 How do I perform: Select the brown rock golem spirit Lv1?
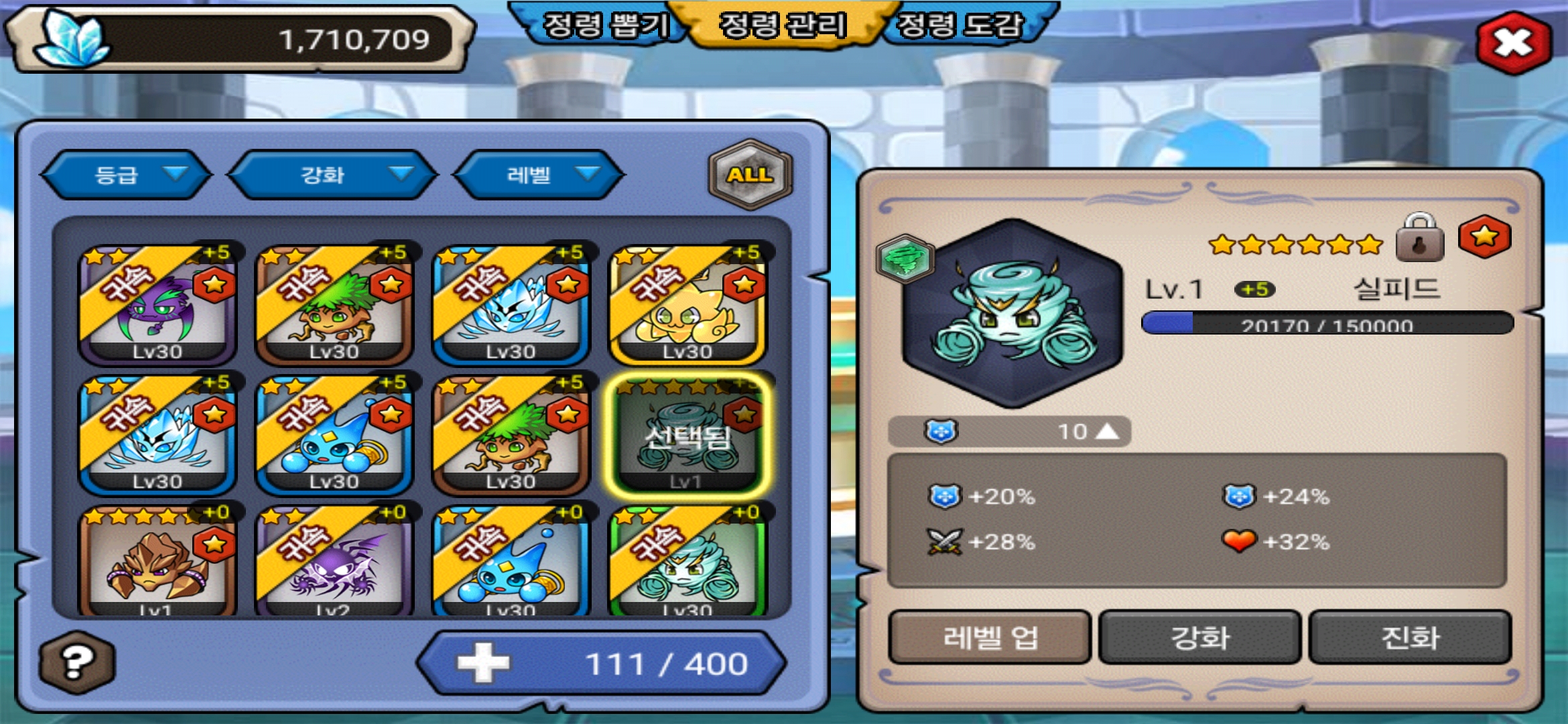pyautogui.click(x=157, y=562)
